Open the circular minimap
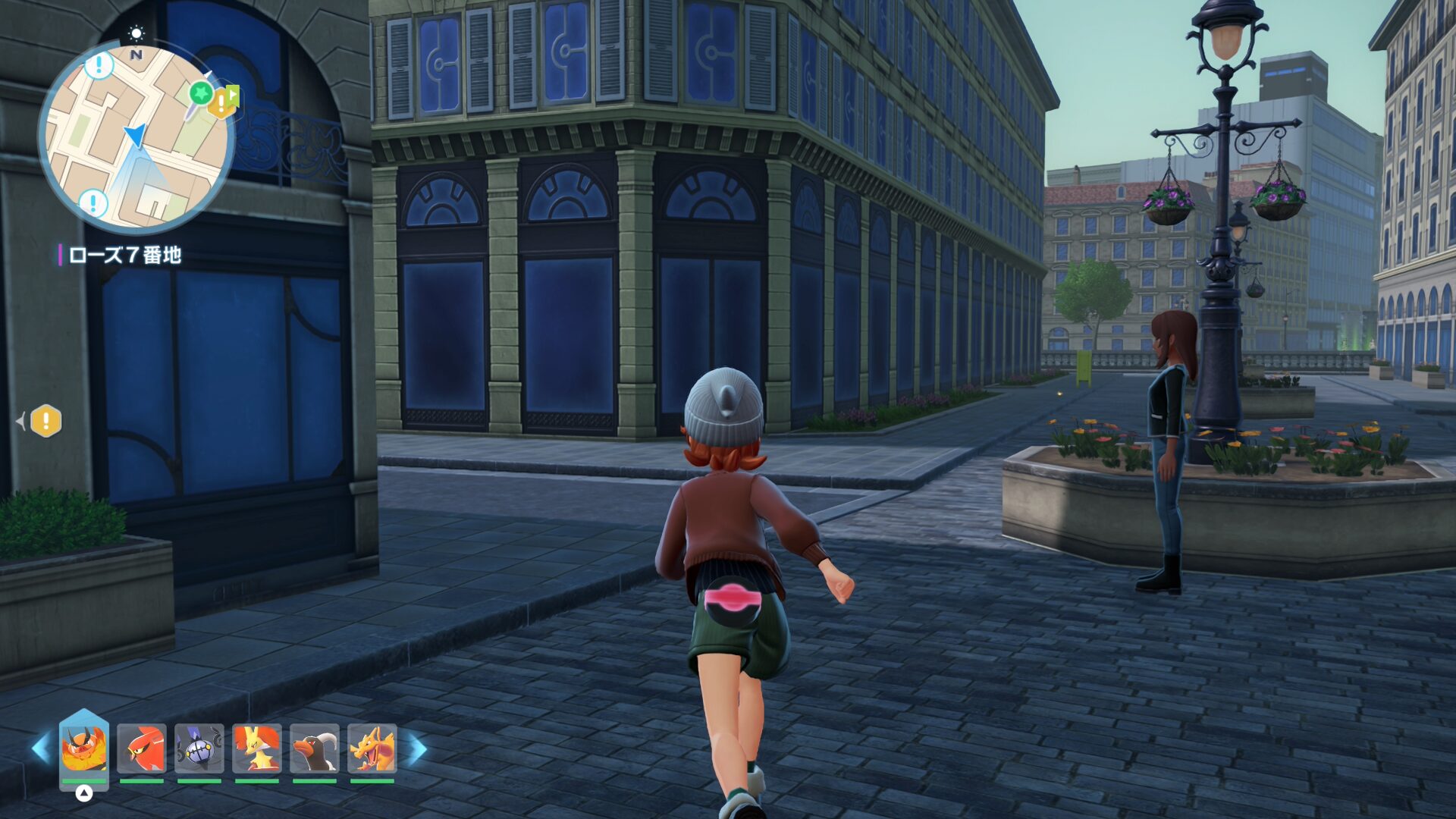Image resolution: width=1456 pixels, height=819 pixels. 136,138
